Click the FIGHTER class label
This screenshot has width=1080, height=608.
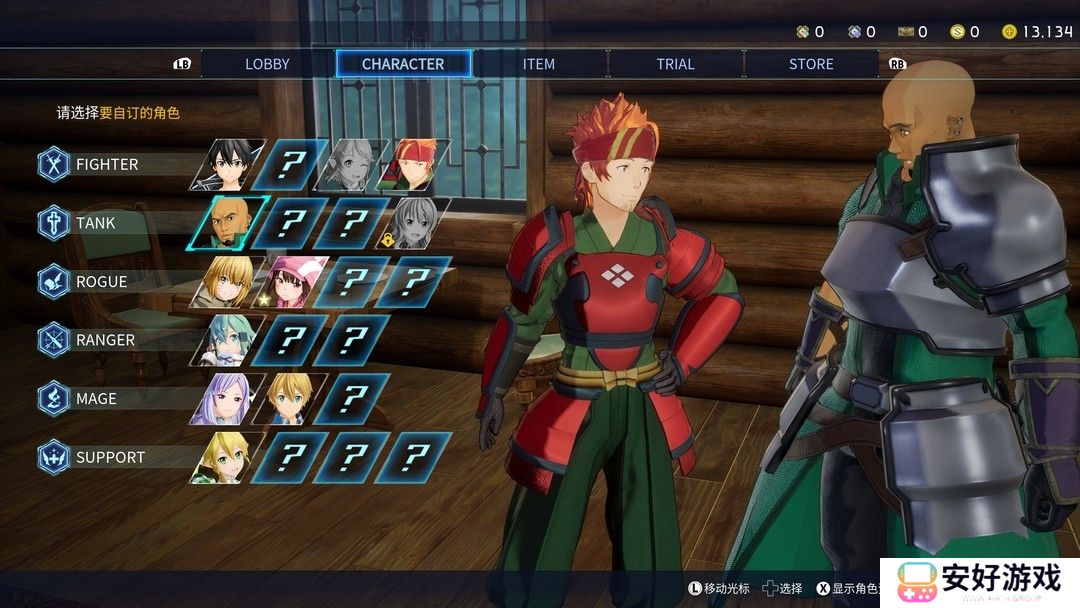pyautogui.click(x=107, y=164)
